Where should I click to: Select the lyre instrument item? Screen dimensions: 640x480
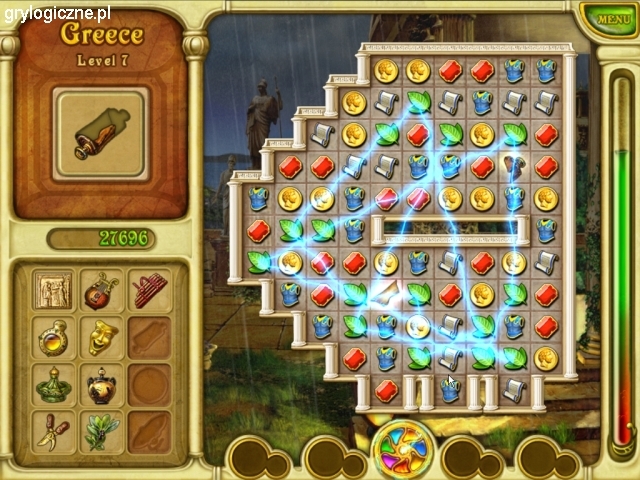point(101,291)
